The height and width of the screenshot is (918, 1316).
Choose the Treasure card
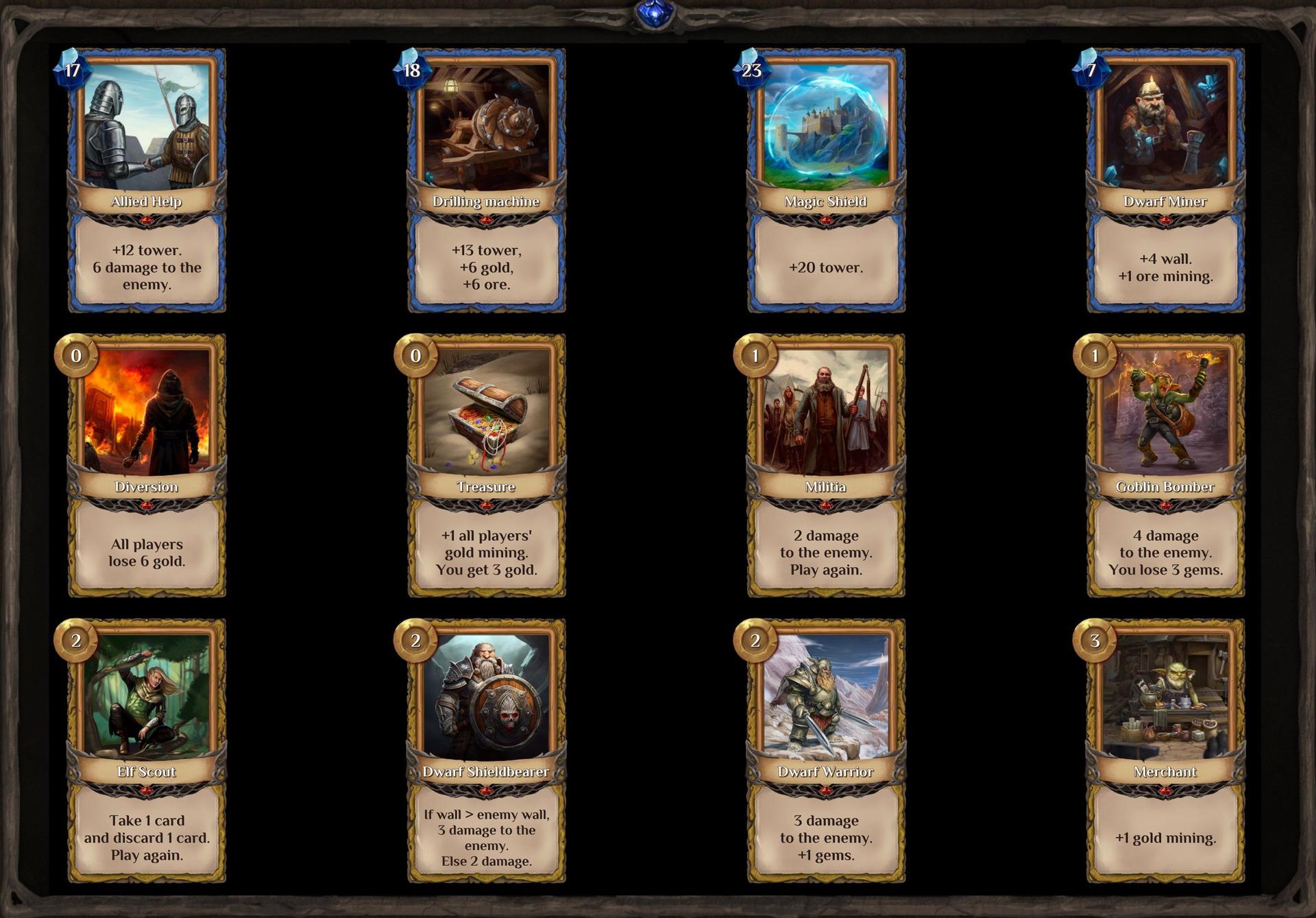[487, 466]
